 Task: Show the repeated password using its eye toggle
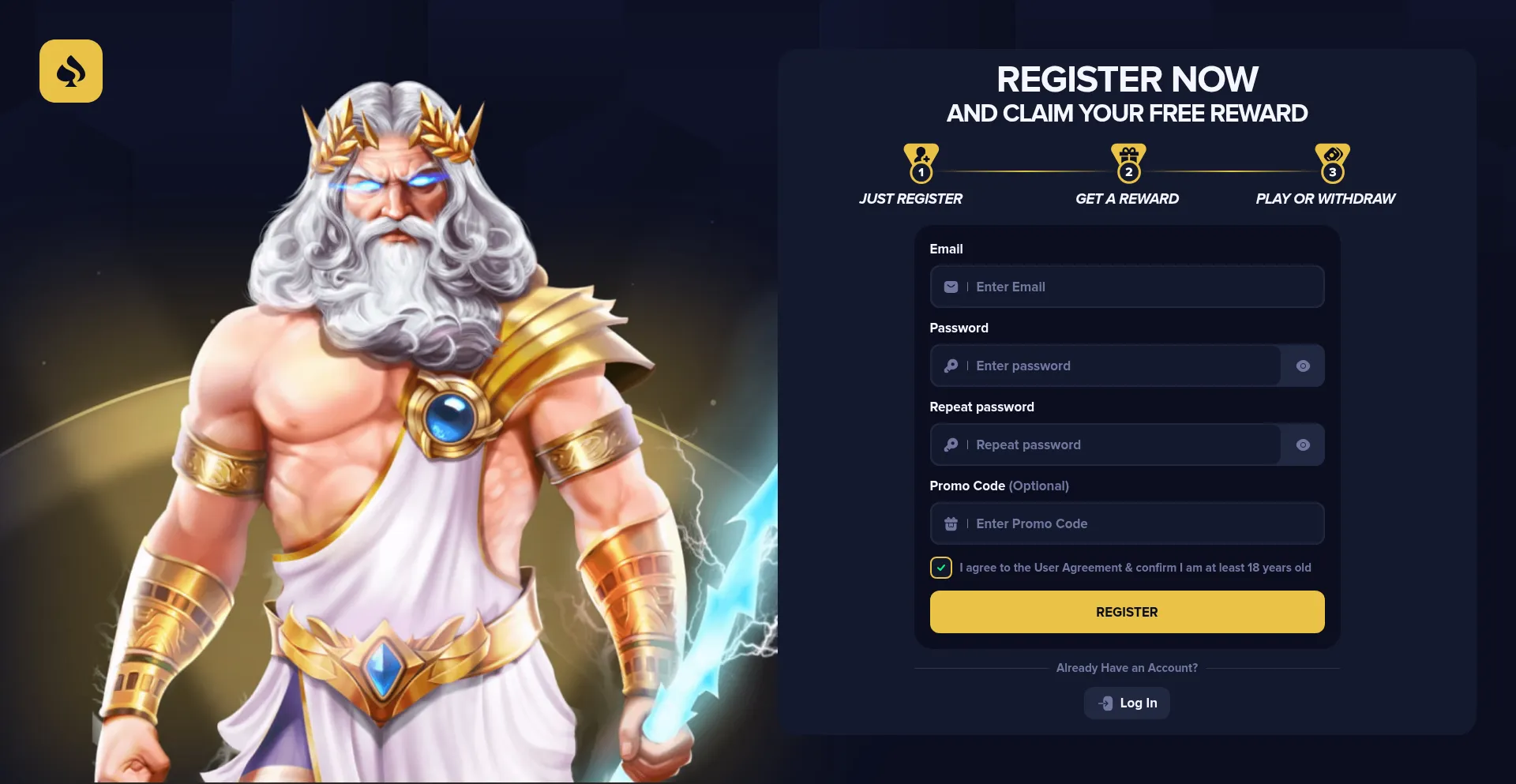click(1302, 445)
